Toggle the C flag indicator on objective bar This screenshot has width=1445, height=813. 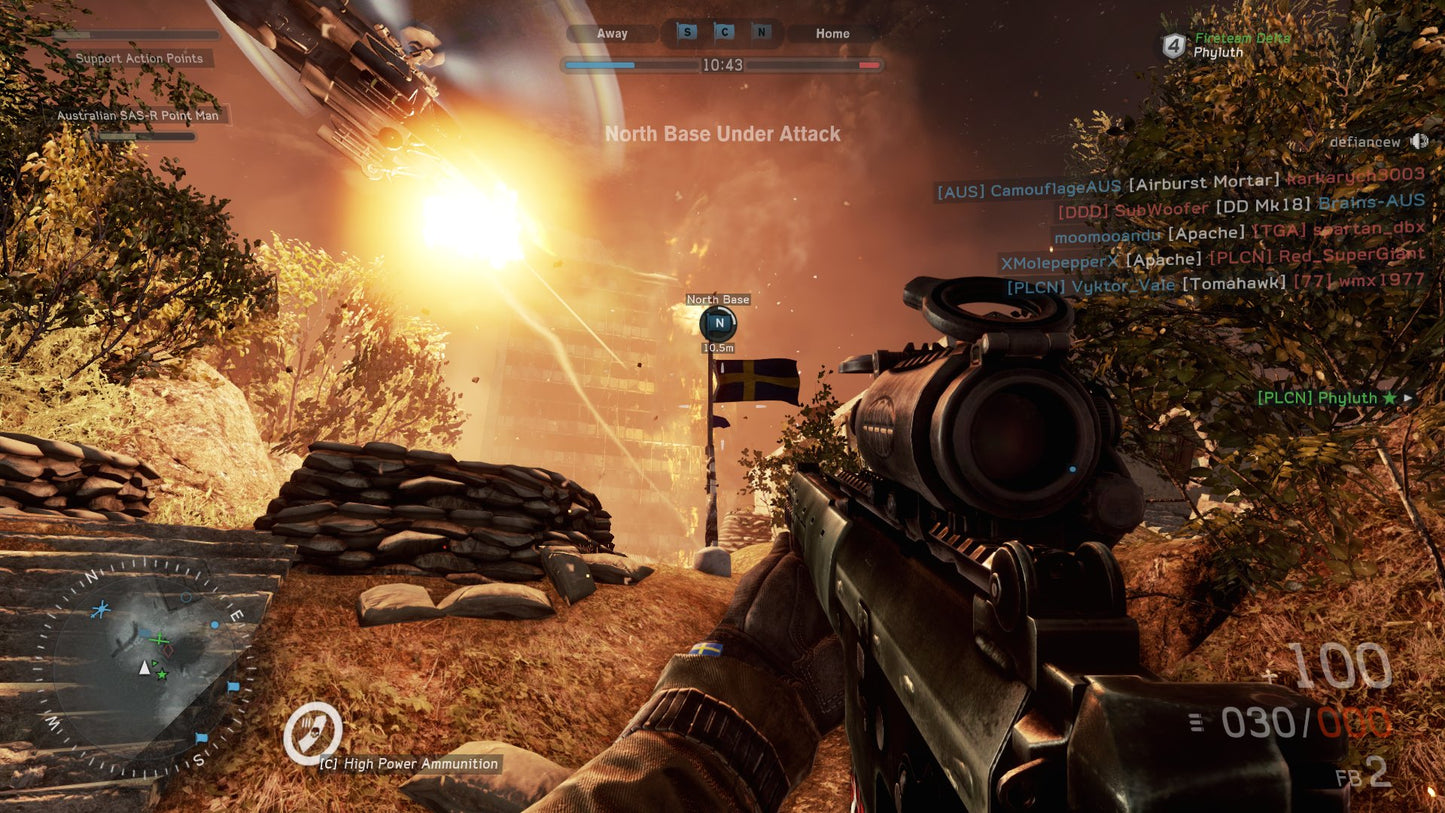click(723, 32)
